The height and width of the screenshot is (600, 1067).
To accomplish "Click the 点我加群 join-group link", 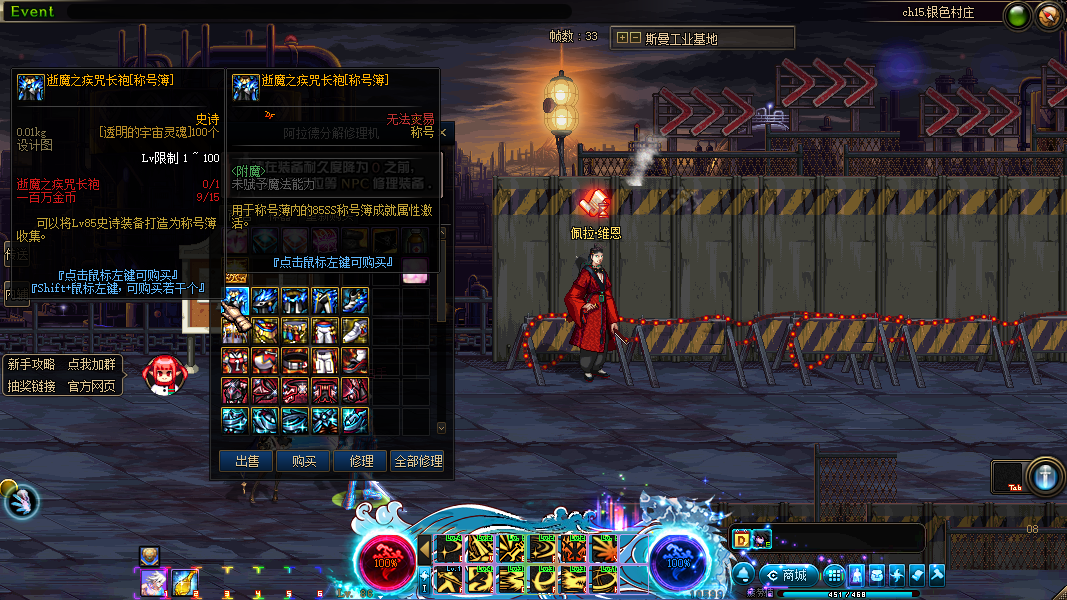I will click(91, 365).
